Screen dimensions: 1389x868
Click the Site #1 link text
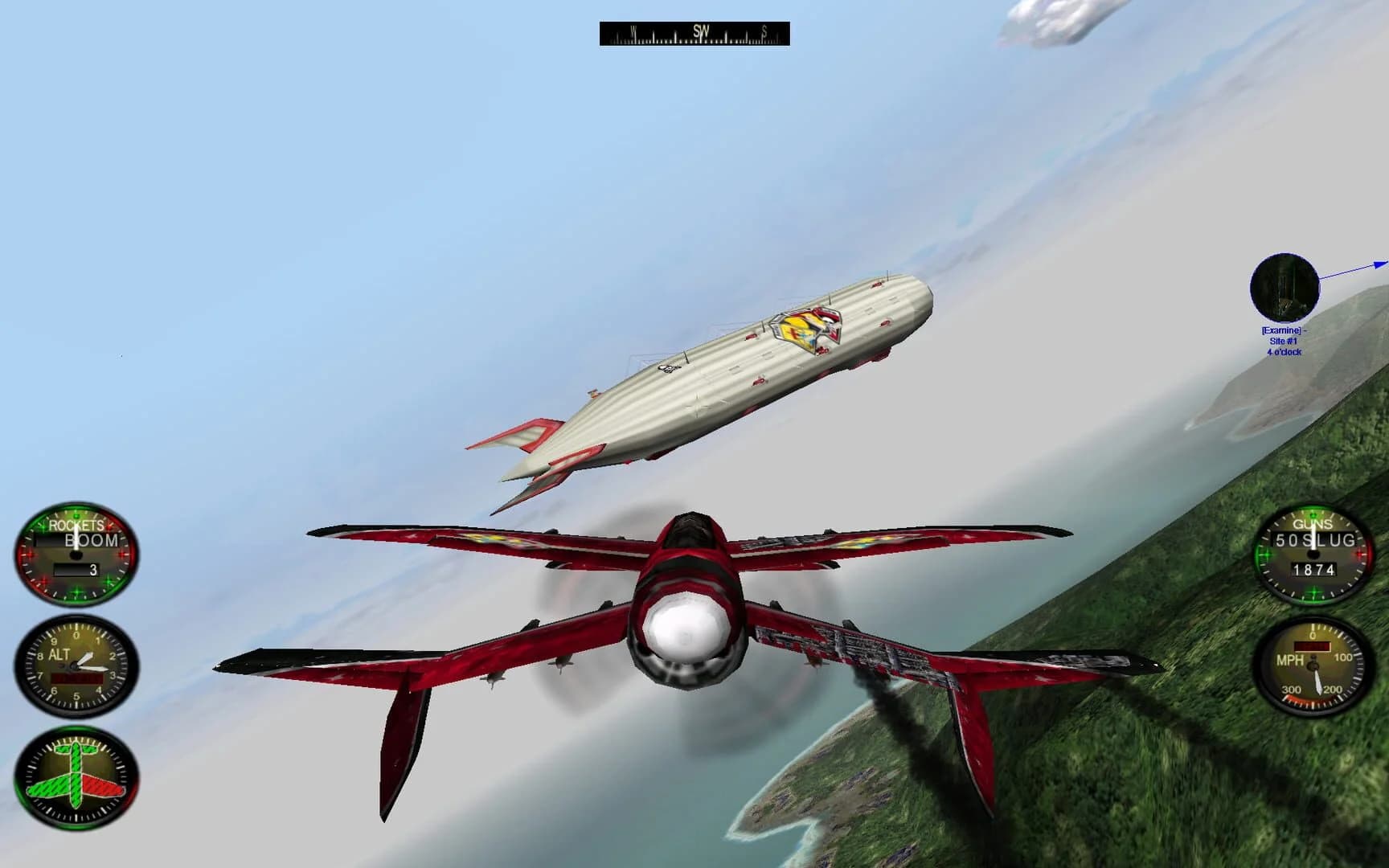(1285, 341)
